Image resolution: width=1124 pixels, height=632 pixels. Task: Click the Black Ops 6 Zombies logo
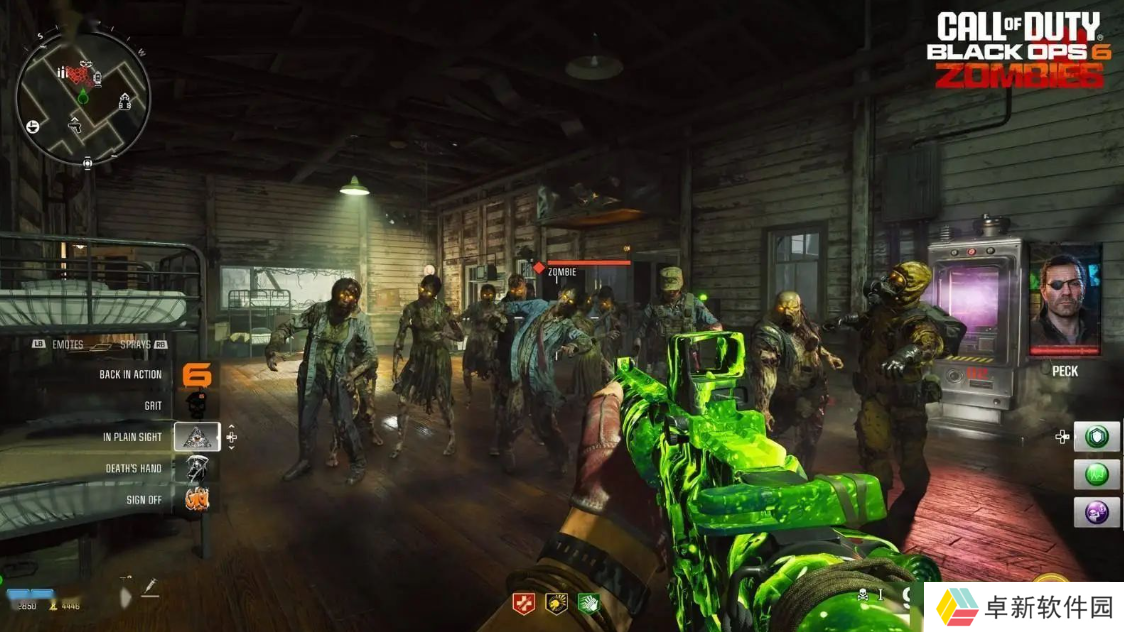coord(1018,50)
